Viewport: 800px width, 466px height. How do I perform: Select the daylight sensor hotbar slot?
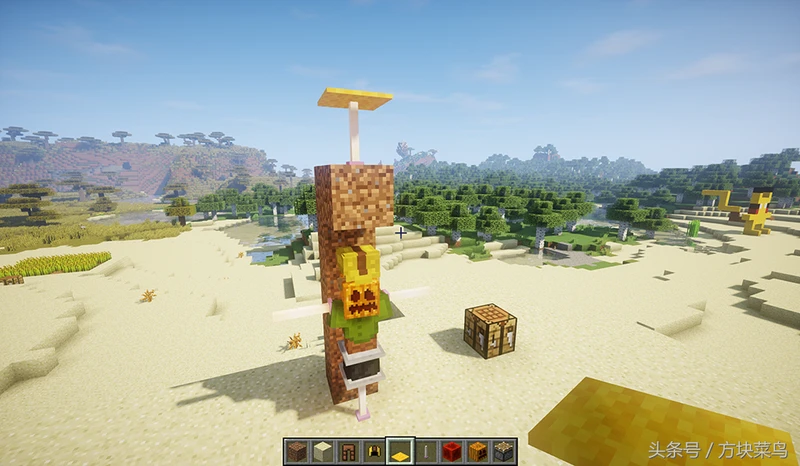pos(504,451)
